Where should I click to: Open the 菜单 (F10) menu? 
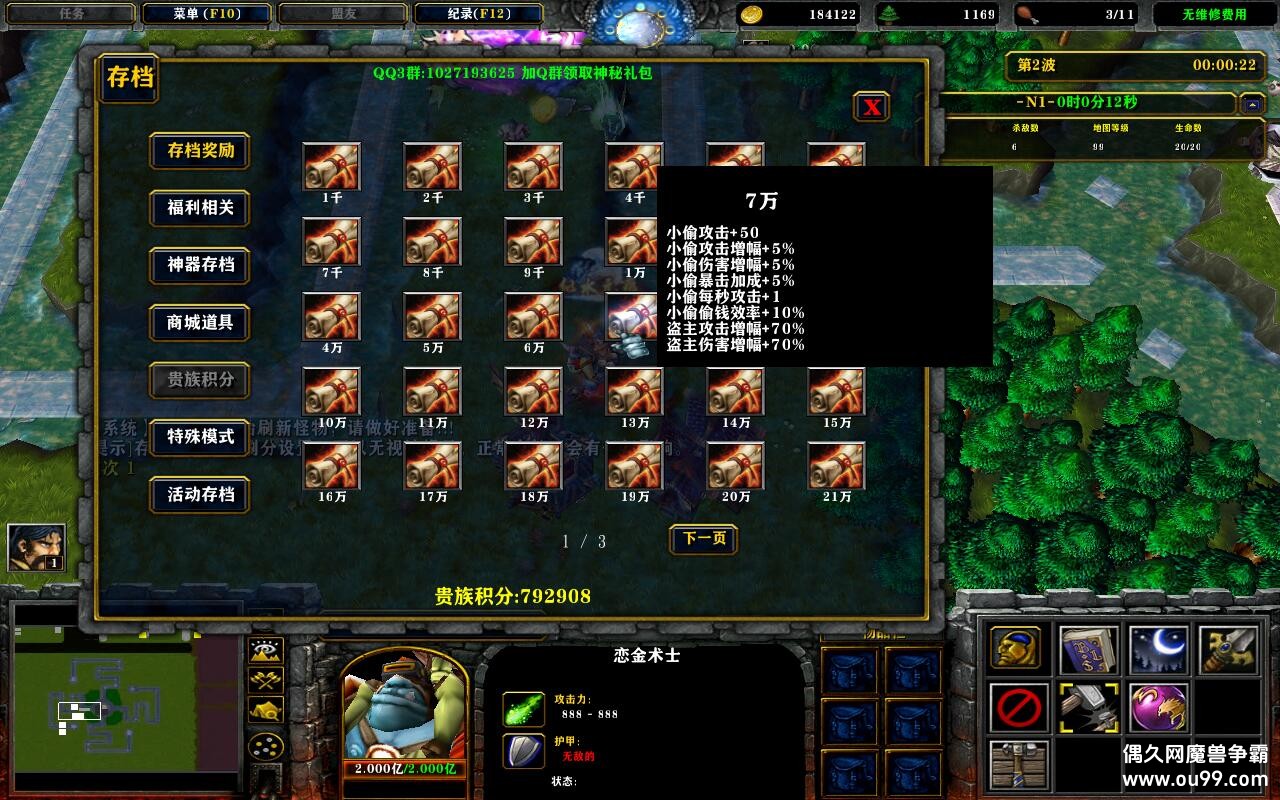(x=207, y=14)
